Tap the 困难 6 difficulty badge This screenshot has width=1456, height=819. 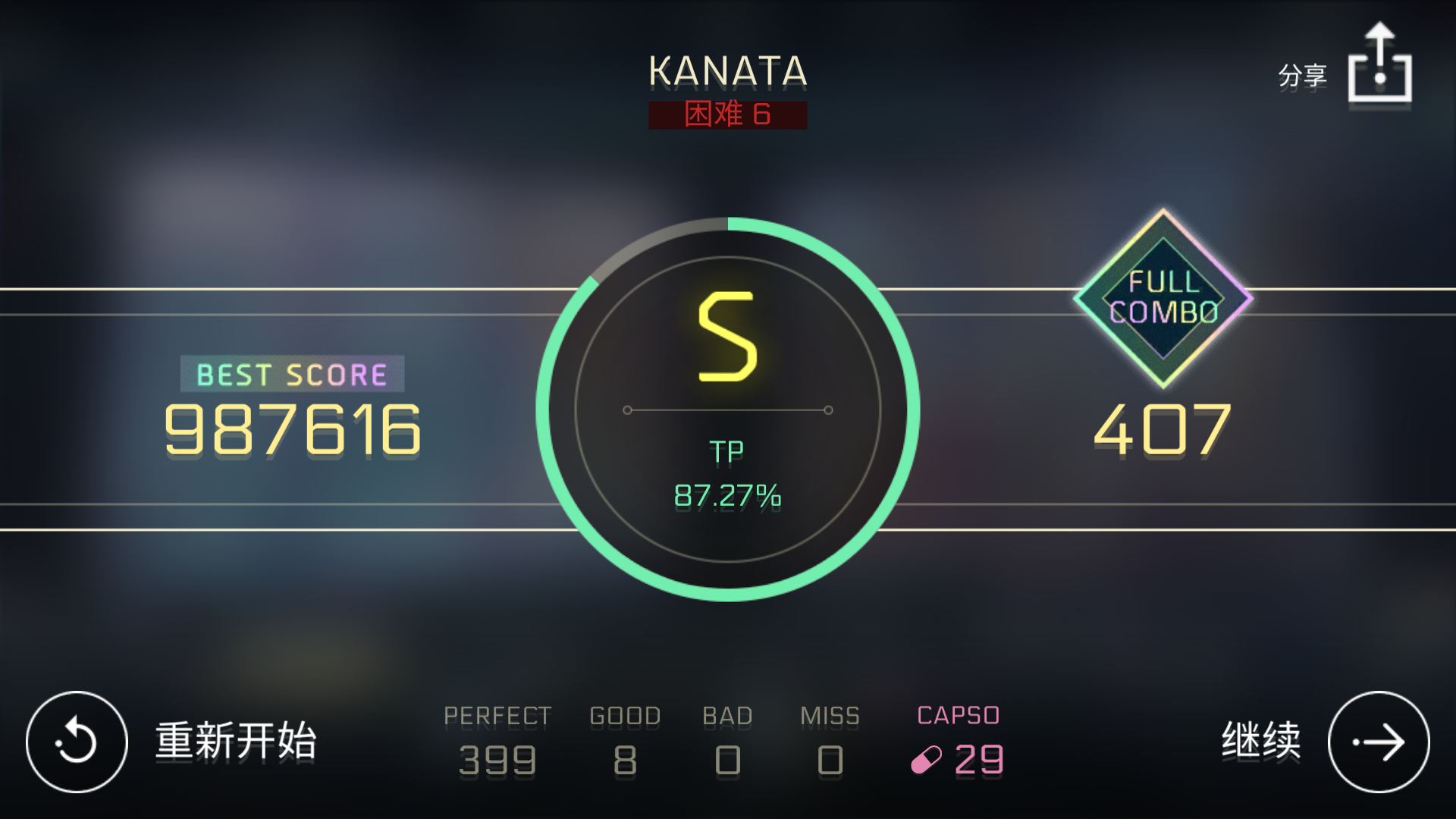click(x=726, y=115)
